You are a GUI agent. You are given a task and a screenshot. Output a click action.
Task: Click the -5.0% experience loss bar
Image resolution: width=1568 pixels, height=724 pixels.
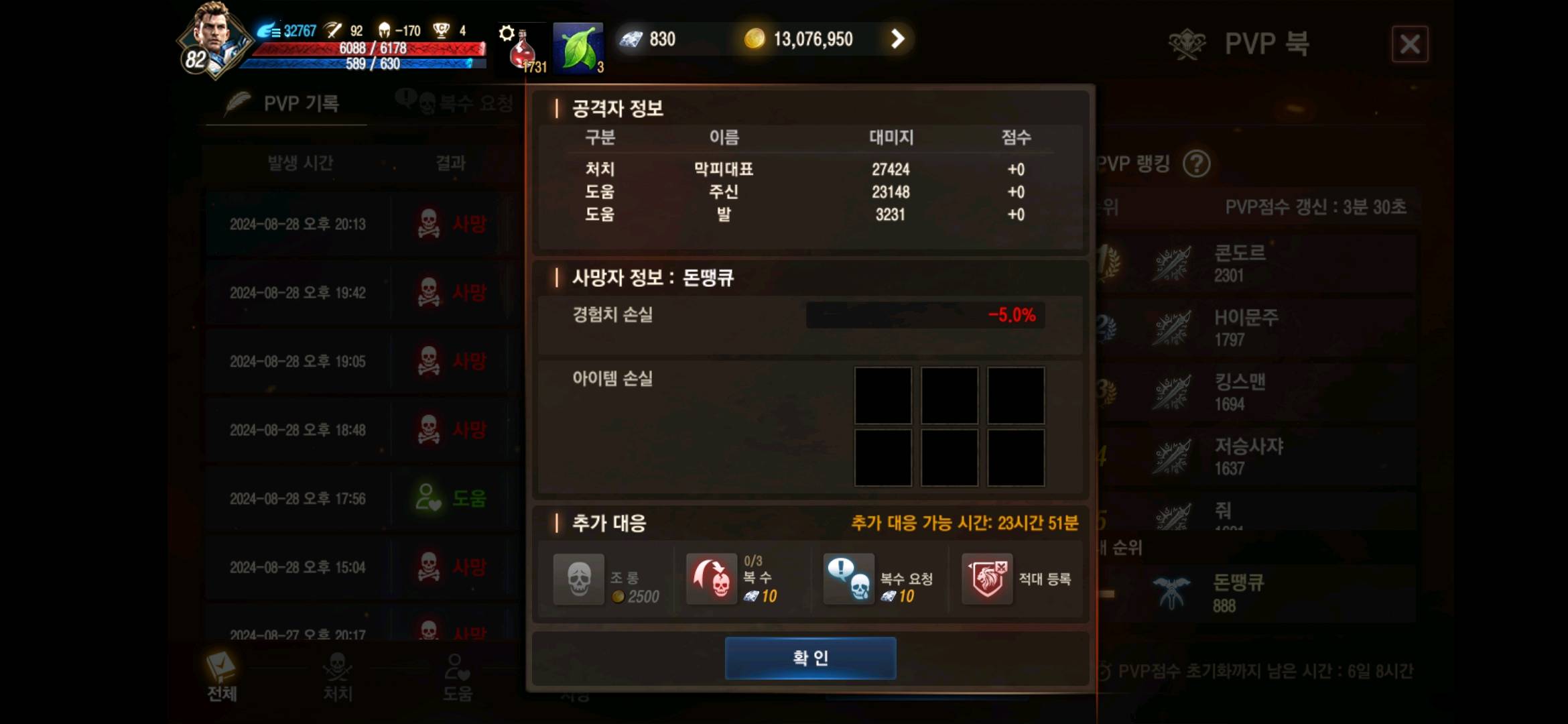click(925, 315)
